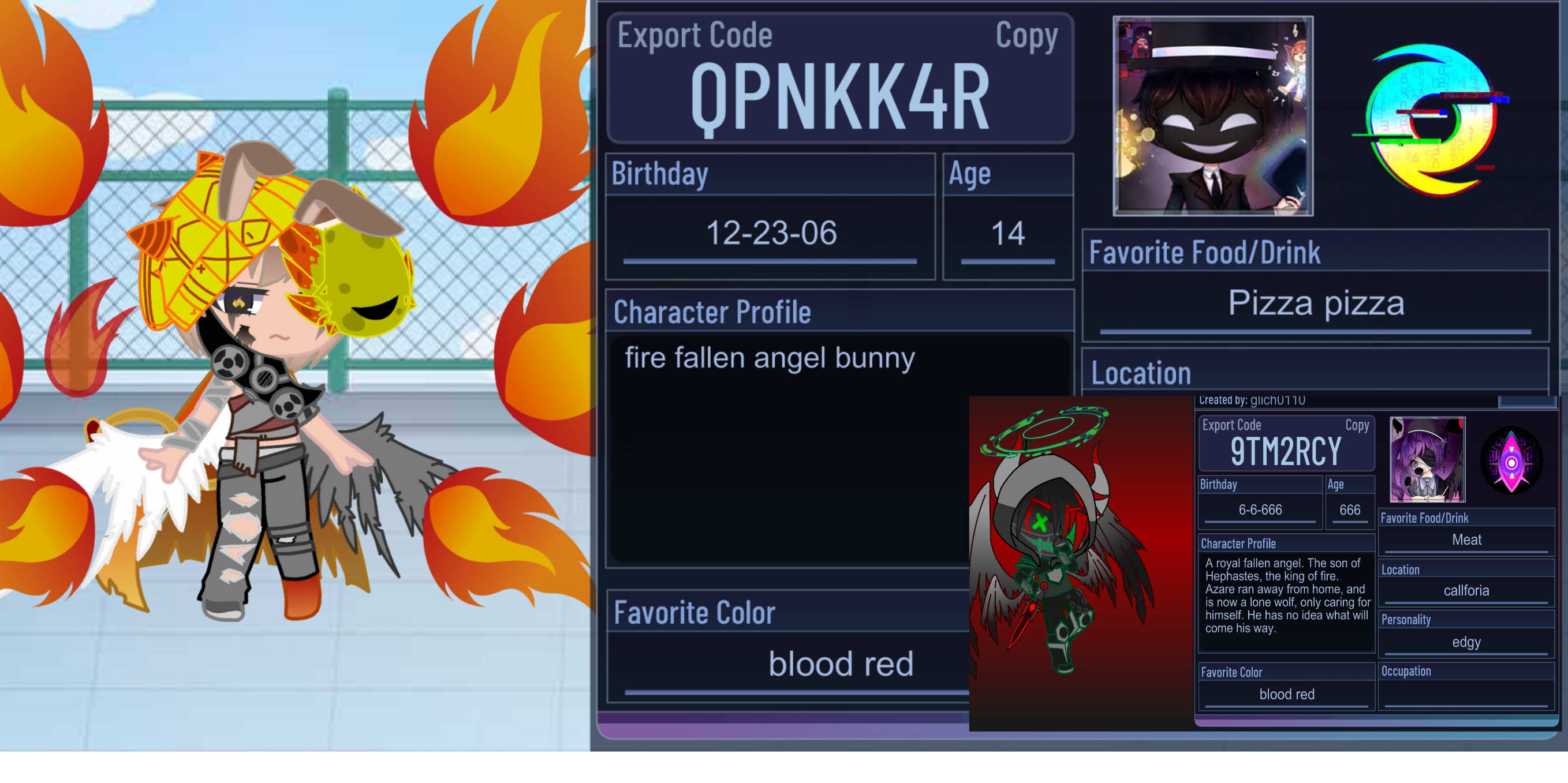Open the rainbow glitch club emblem
This screenshot has width=1568, height=783.
1432,119
